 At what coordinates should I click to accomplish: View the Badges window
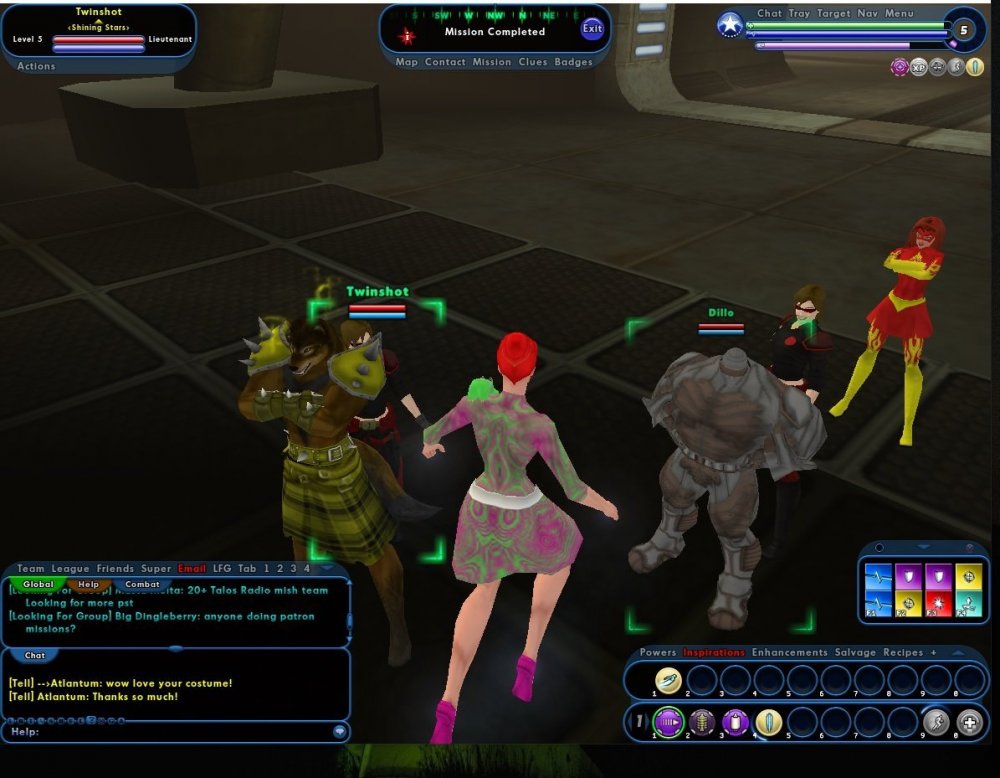coord(573,62)
